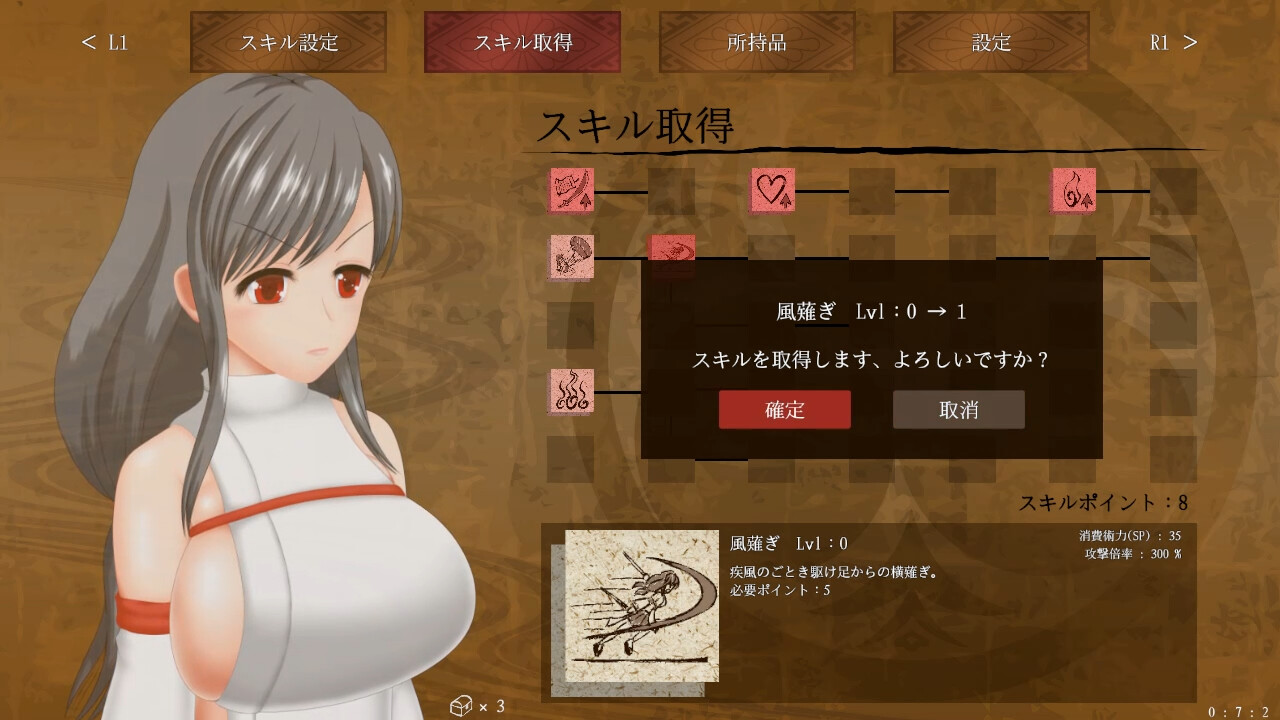Select the スキル取得 tab

(x=521, y=42)
